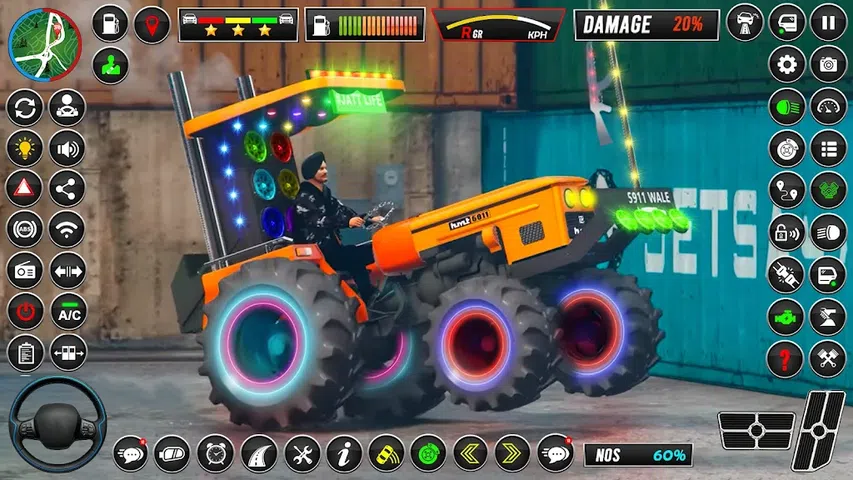
Task: Toggle the ABS brake button
Action: pyautogui.click(x=24, y=228)
